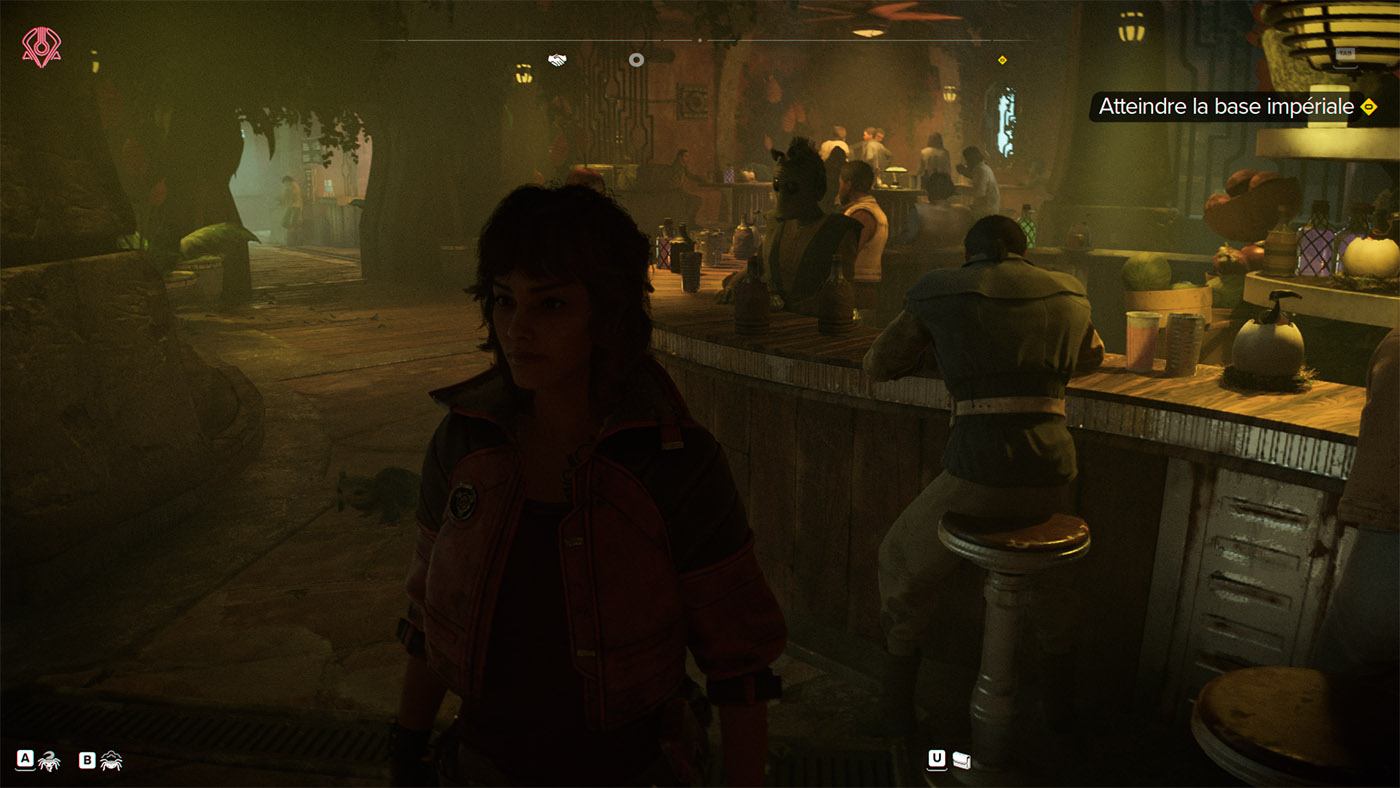
Task: Open the white pouch item icon
Action: pyautogui.click(x=962, y=761)
